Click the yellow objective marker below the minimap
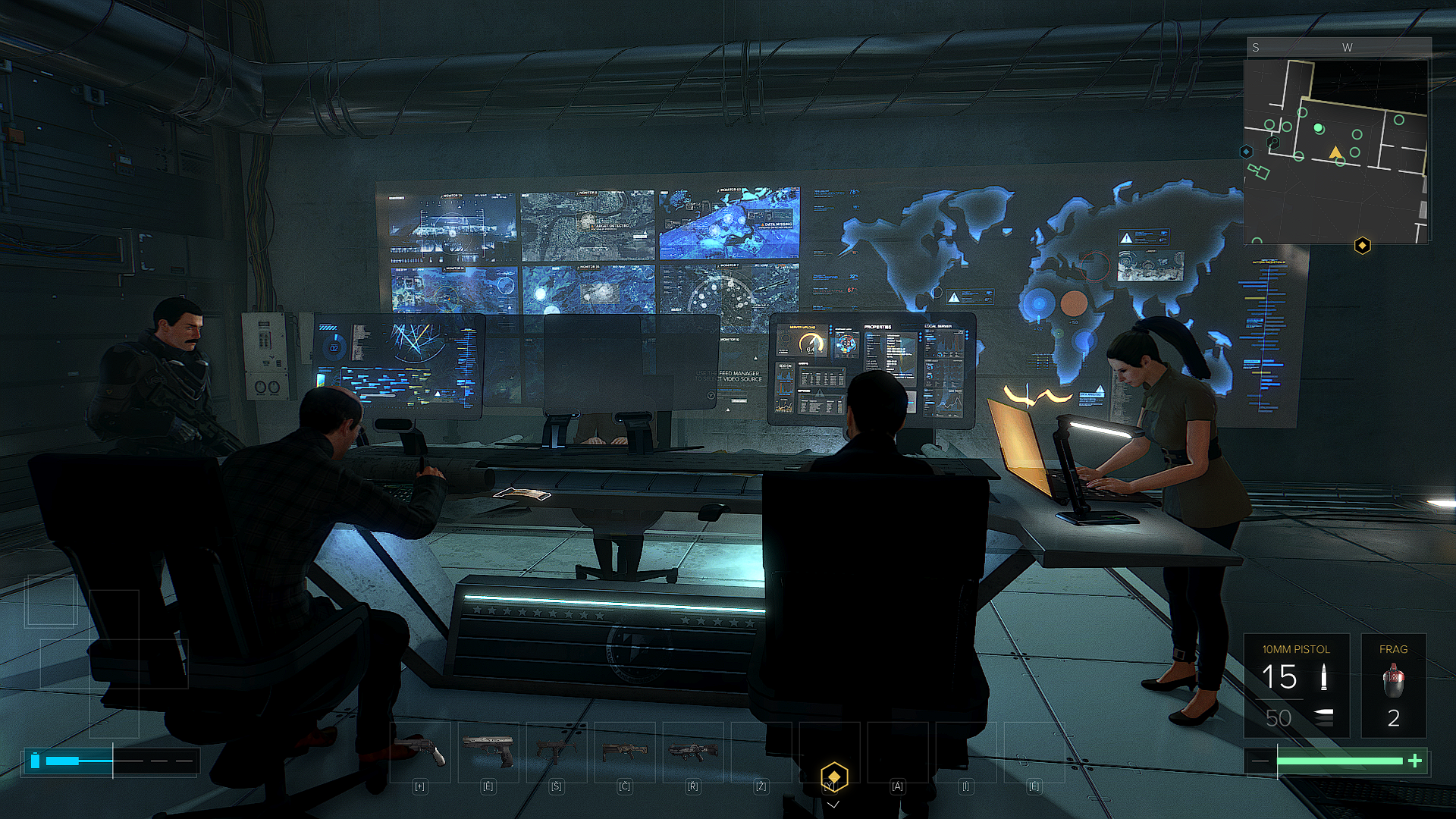1456x819 pixels. [x=1363, y=246]
